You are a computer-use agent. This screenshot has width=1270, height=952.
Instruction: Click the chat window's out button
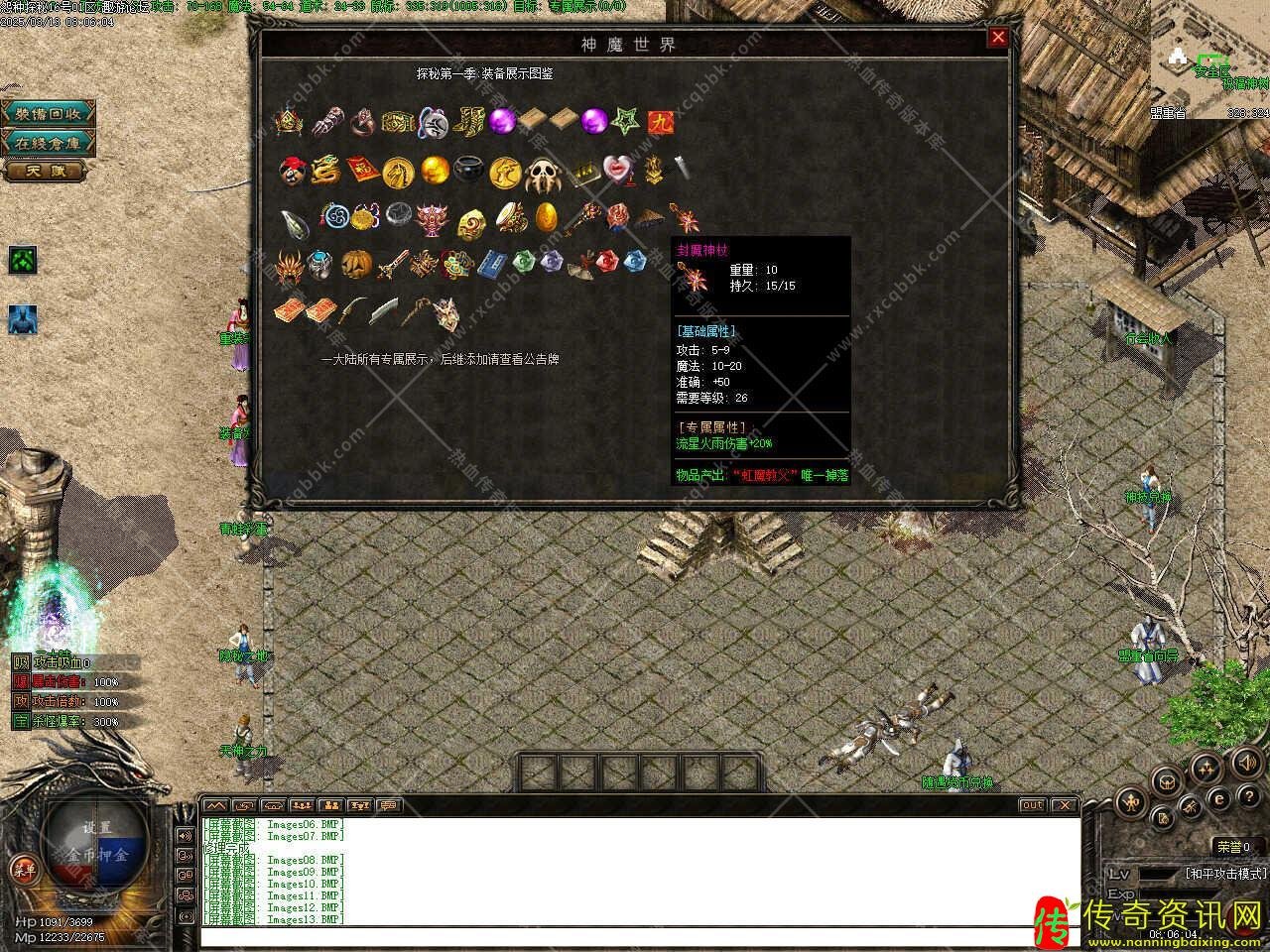(1032, 805)
